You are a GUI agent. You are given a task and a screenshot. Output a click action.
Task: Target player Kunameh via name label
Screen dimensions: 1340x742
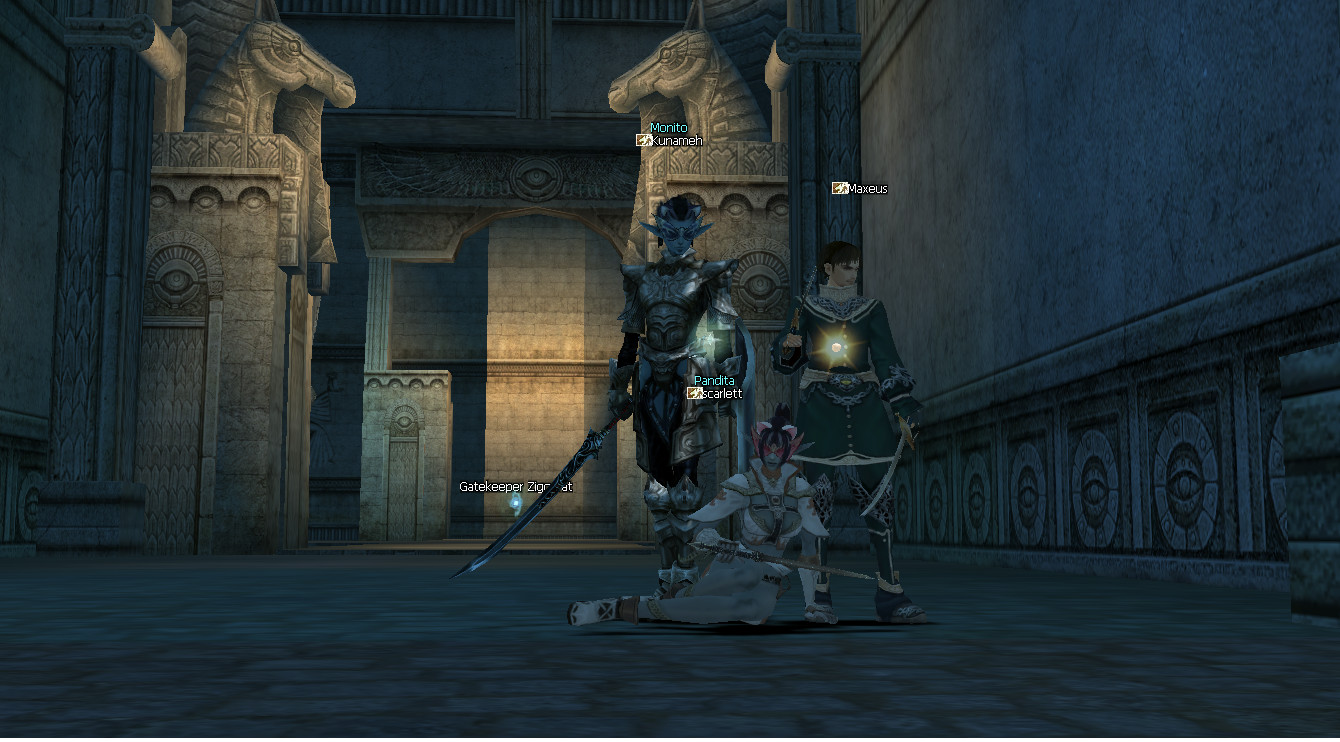tap(676, 141)
